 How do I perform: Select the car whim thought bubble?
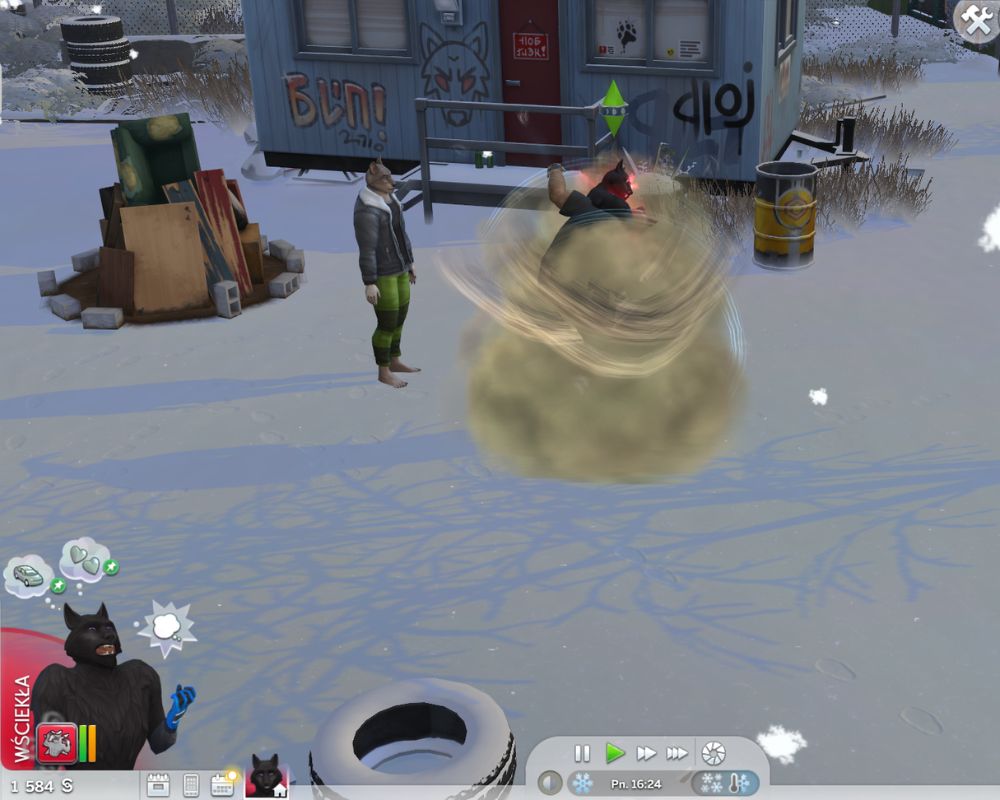[x=29, y=575]
